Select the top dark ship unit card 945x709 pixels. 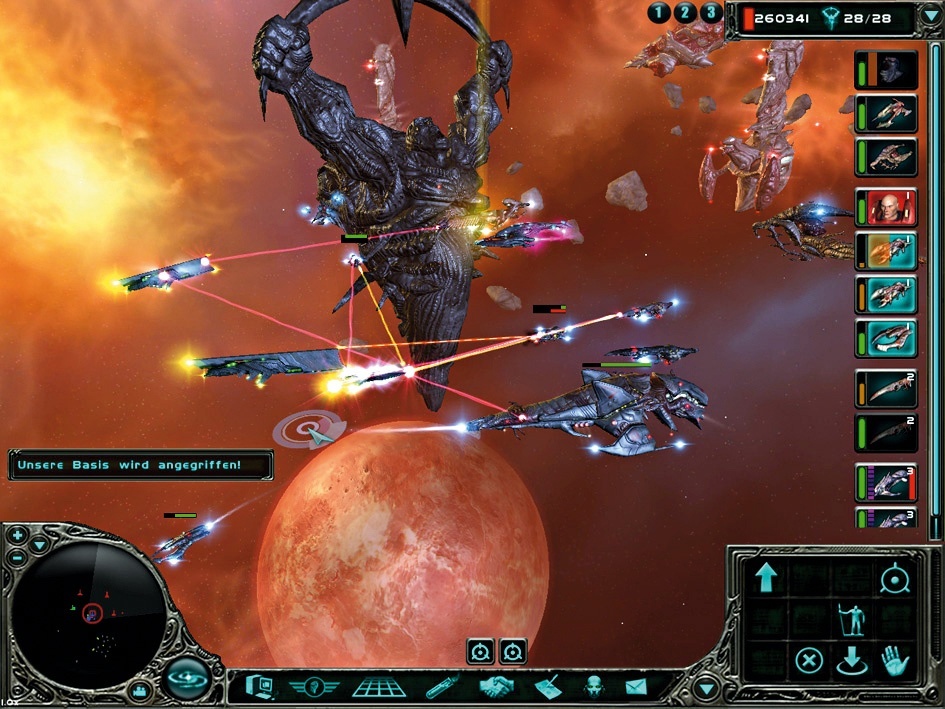coord(887,70)
